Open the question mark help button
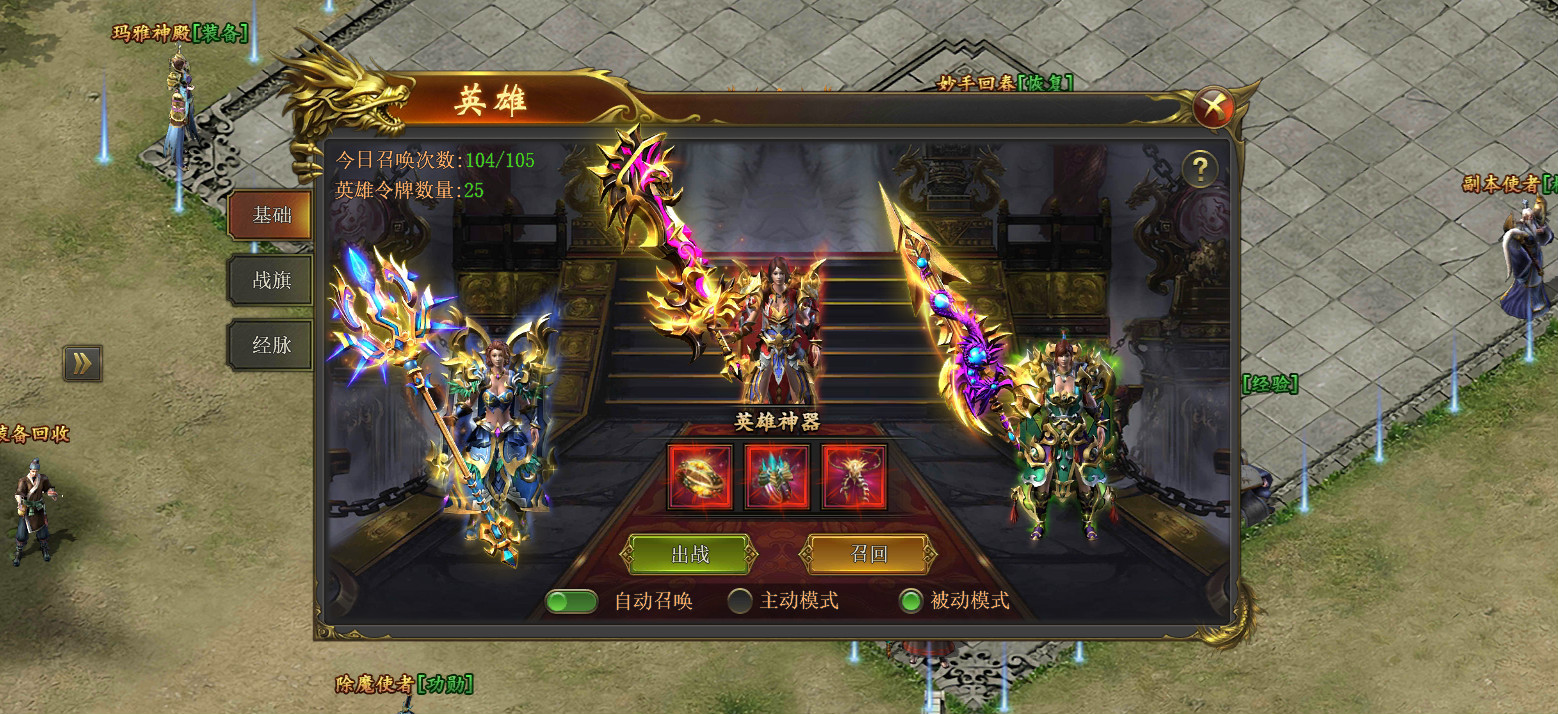Viewport: 1558px width, 714px height. pyautogui.click(x=1199, y=170)
